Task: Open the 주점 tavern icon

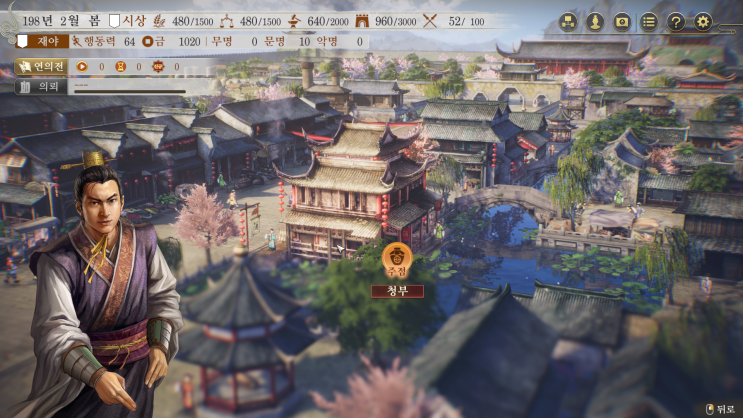Action: coord(397,259)
